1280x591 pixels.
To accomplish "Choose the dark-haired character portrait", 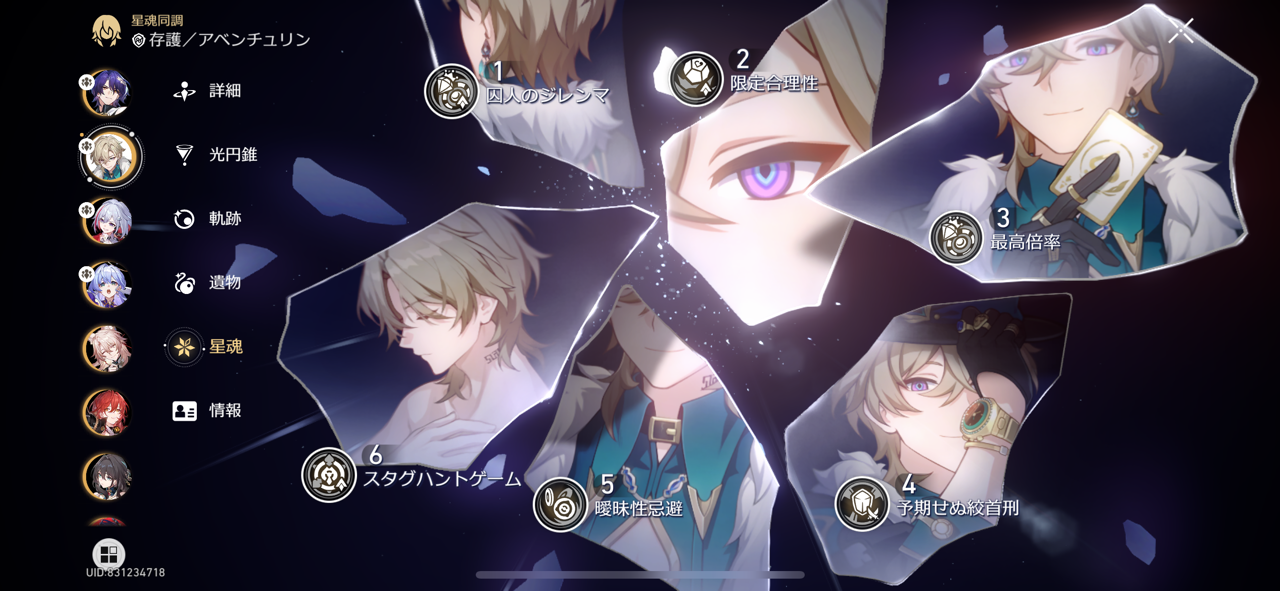I will [x=107, y=475].
